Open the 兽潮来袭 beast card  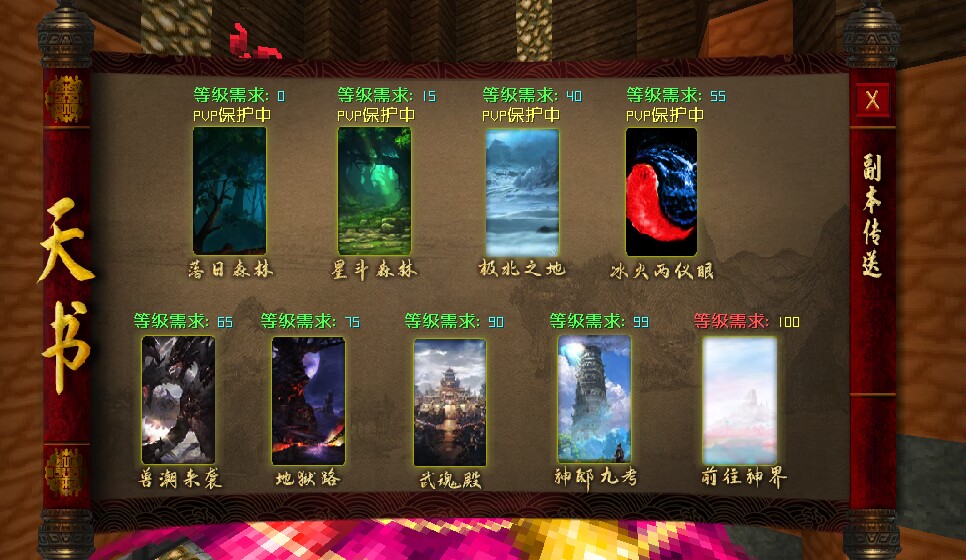coord(178,400)
